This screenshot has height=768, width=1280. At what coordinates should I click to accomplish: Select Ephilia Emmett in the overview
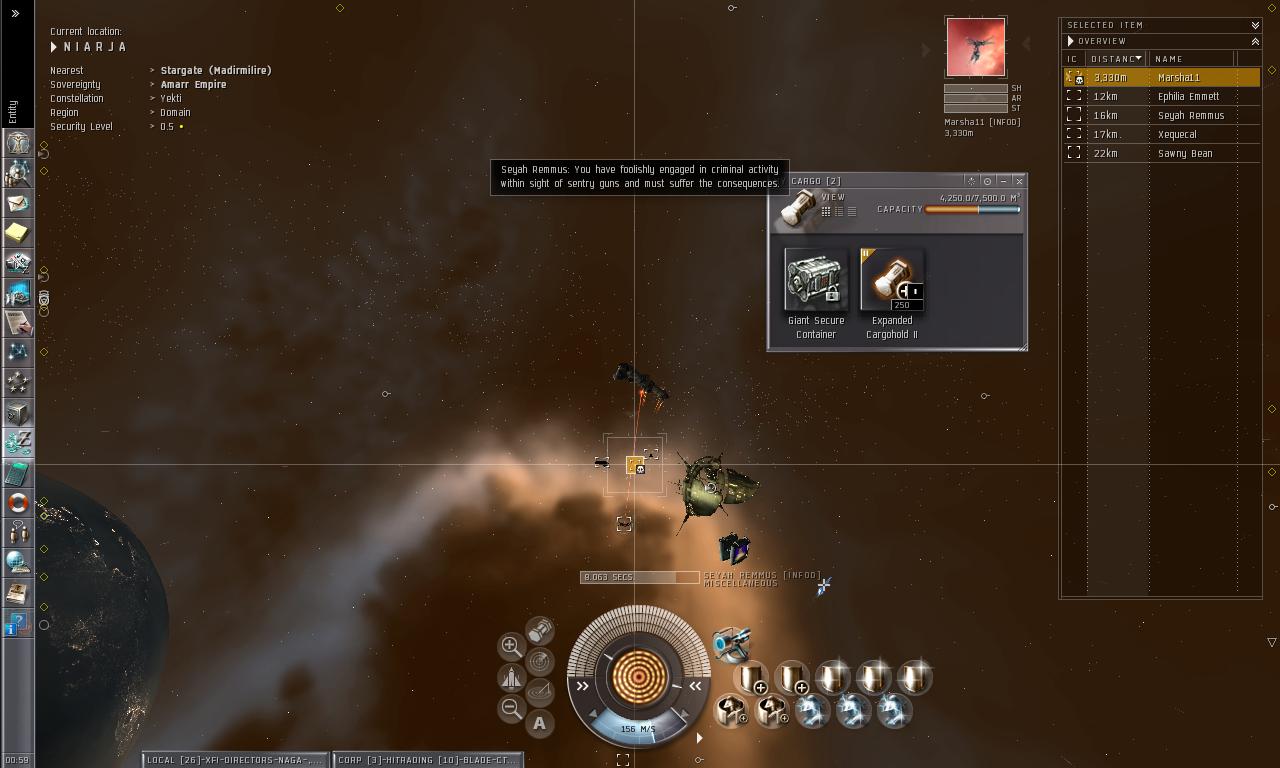[x=1188, y=97]
